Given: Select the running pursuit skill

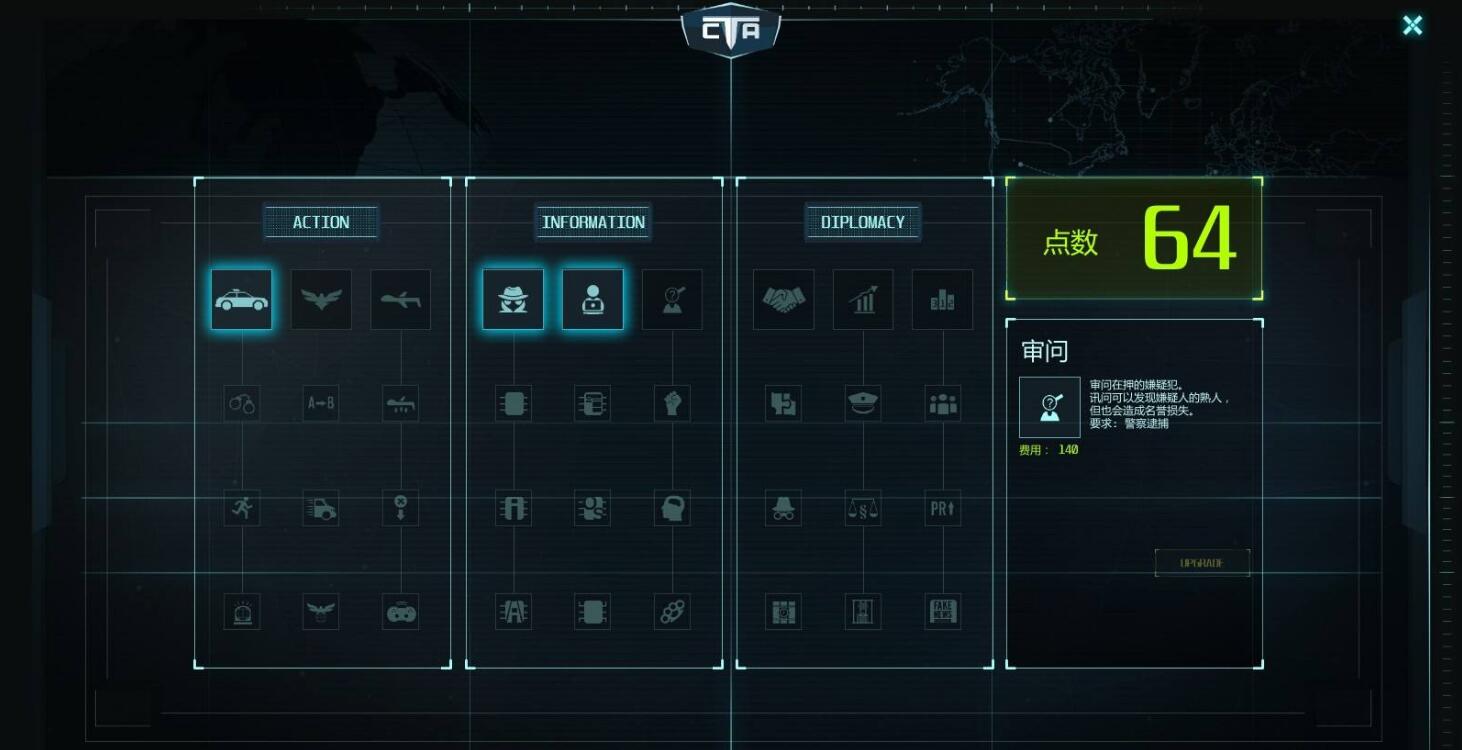Looking at the screenshot, I should pos(241,508).
